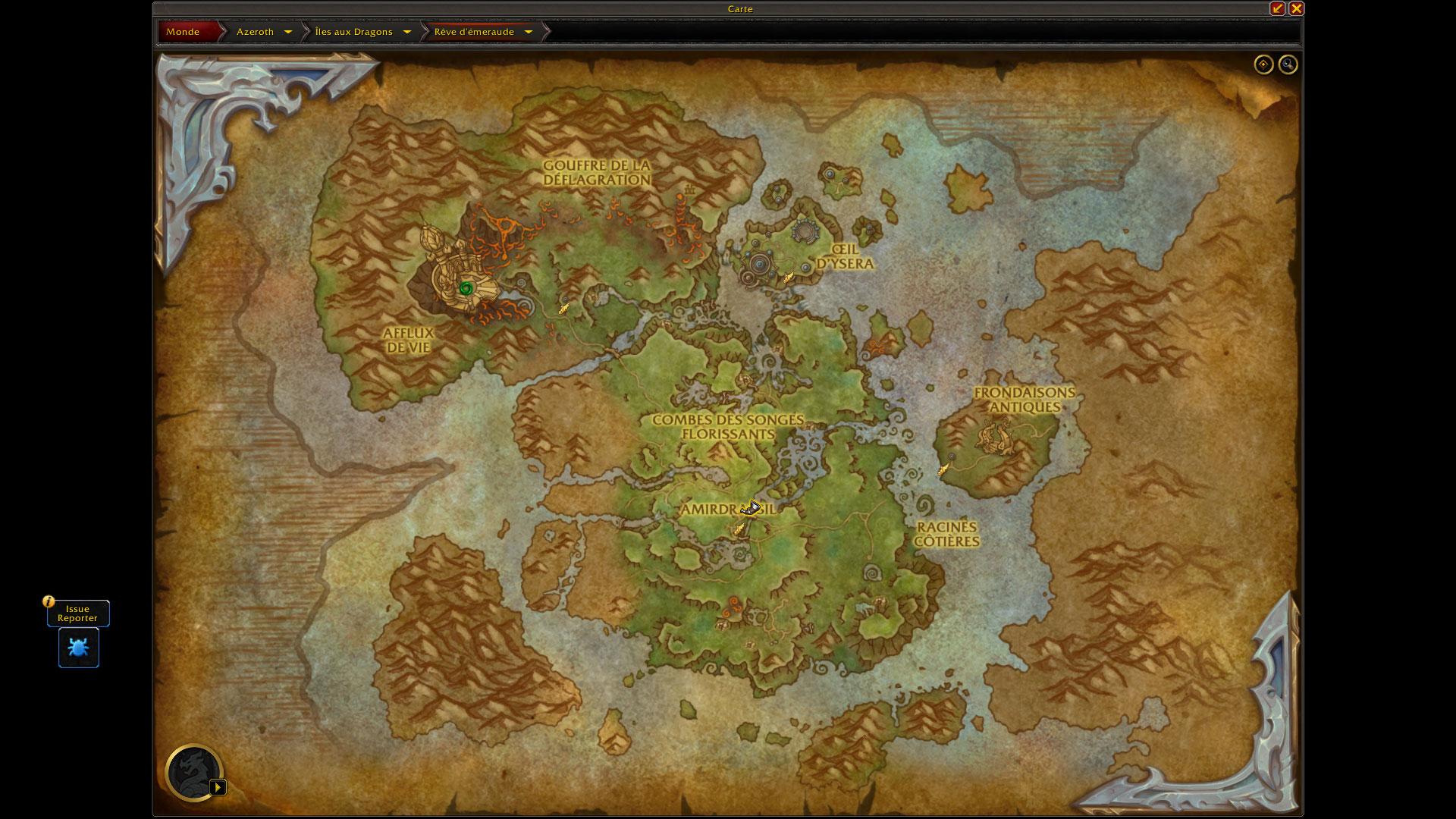The height and width of the screenshot is (819, 1456).
Task: Close the Carte map window
Action: pos(1296,8)
